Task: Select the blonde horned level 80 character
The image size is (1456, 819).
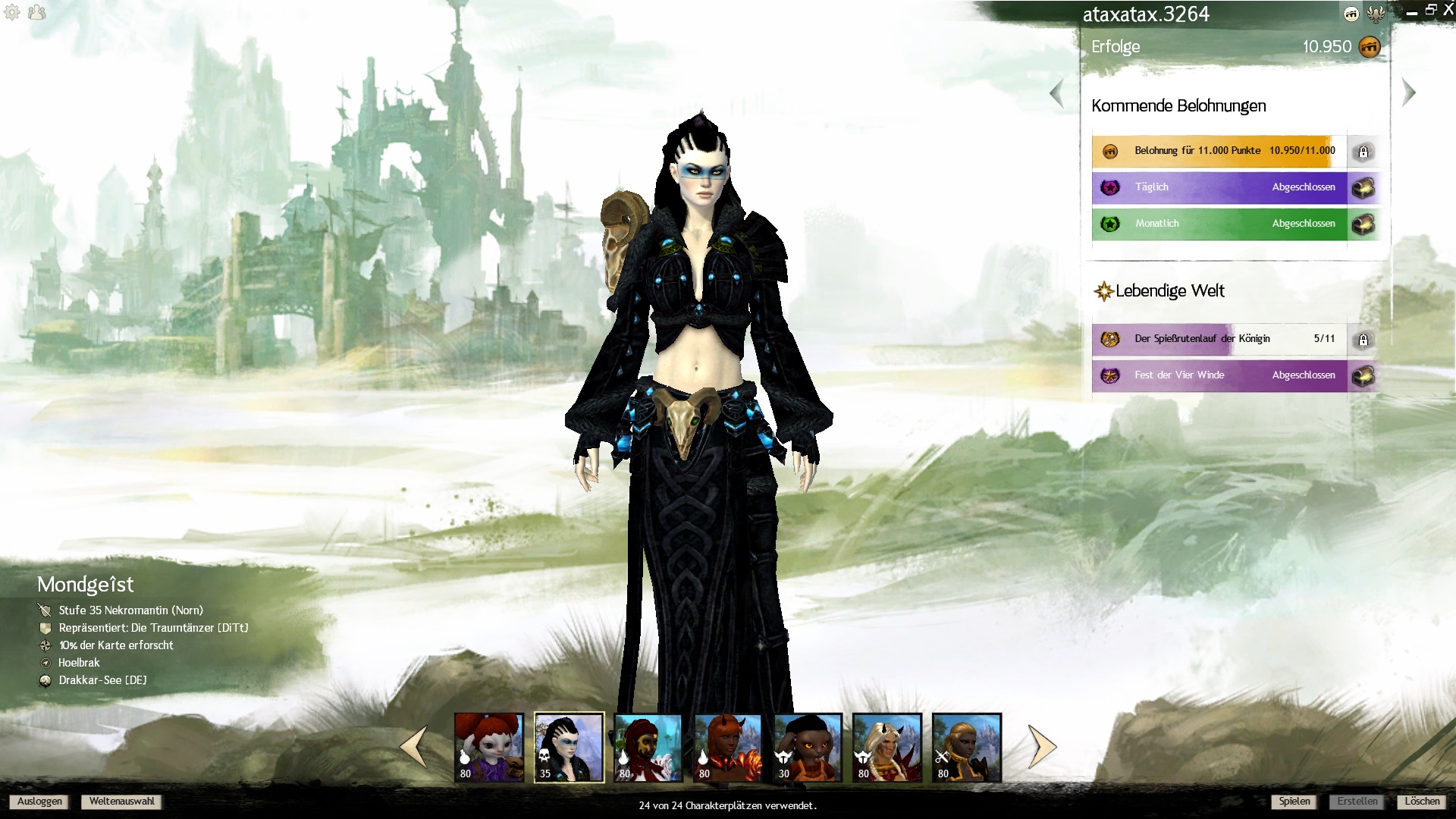Action: coord(887,747)
